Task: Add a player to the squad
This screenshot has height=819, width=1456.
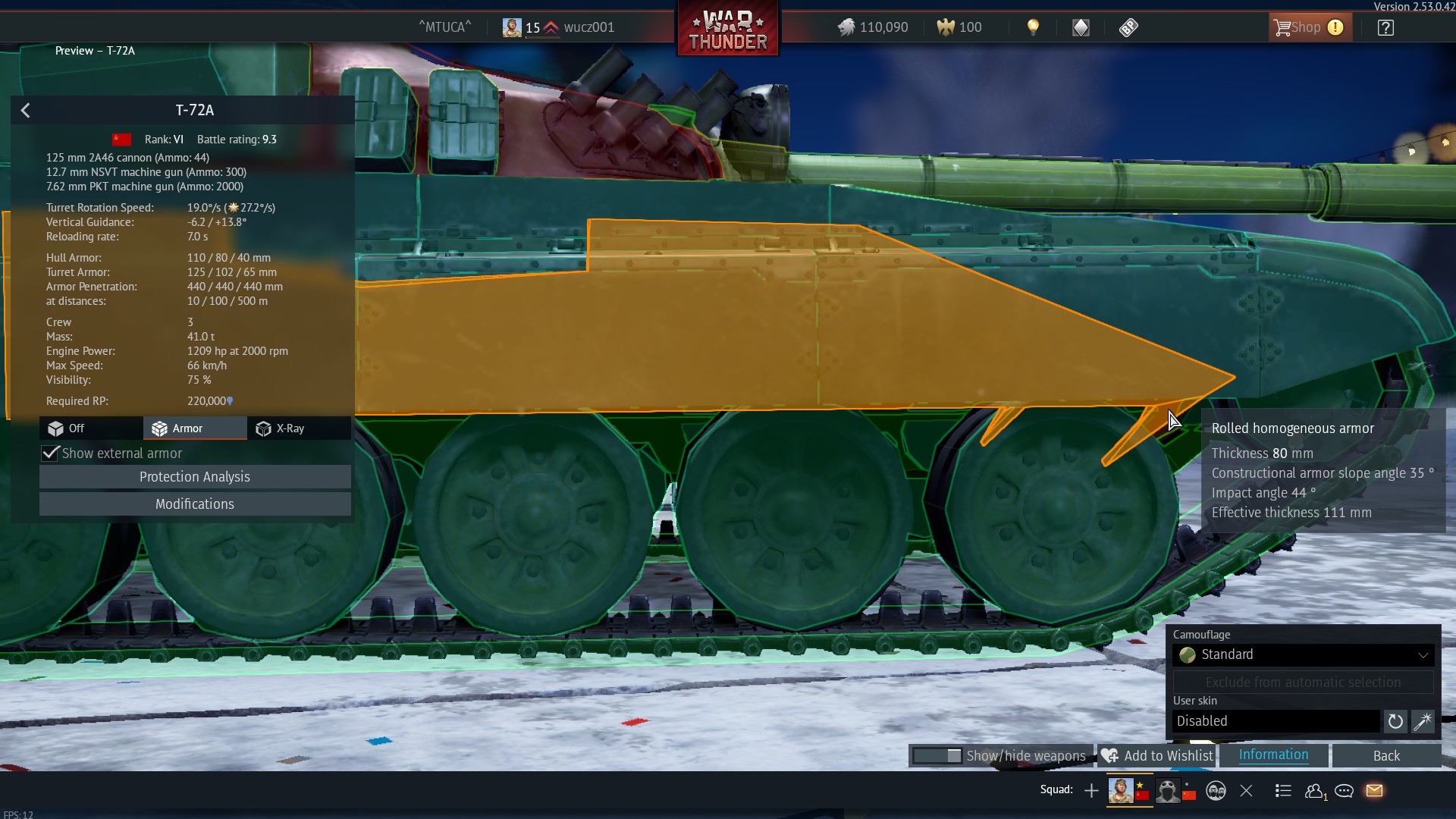Action: 1091,790
